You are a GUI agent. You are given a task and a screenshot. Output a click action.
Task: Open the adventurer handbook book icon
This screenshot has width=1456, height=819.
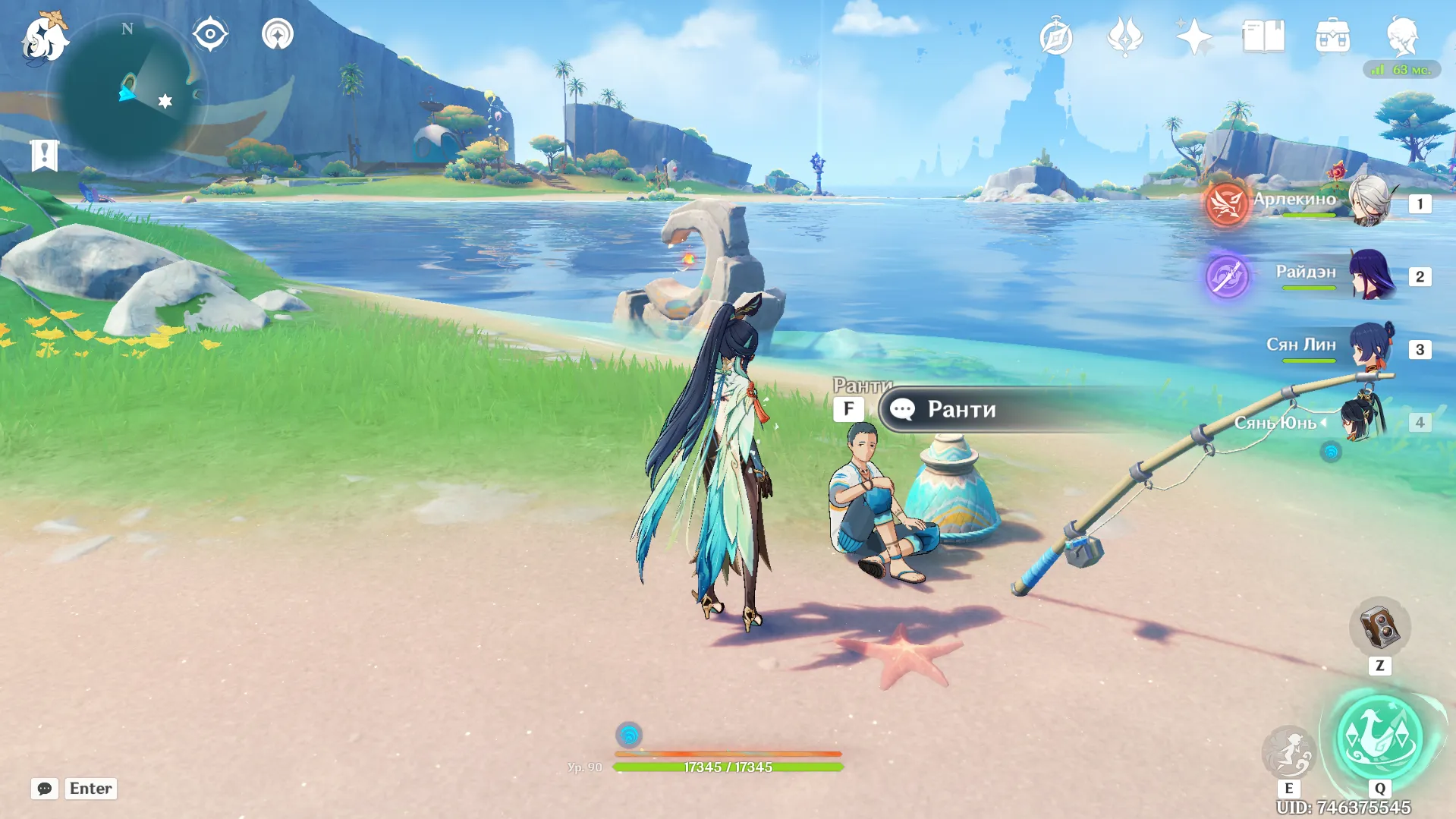tap(1263, 36)
